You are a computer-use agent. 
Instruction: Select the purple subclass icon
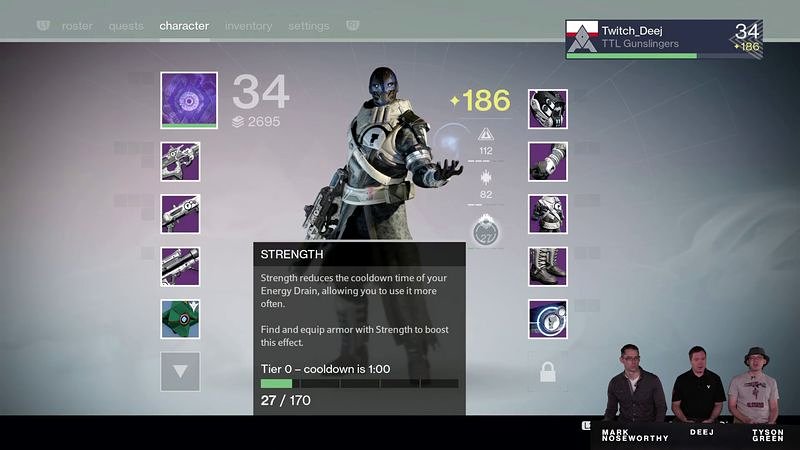pos(188,100)
